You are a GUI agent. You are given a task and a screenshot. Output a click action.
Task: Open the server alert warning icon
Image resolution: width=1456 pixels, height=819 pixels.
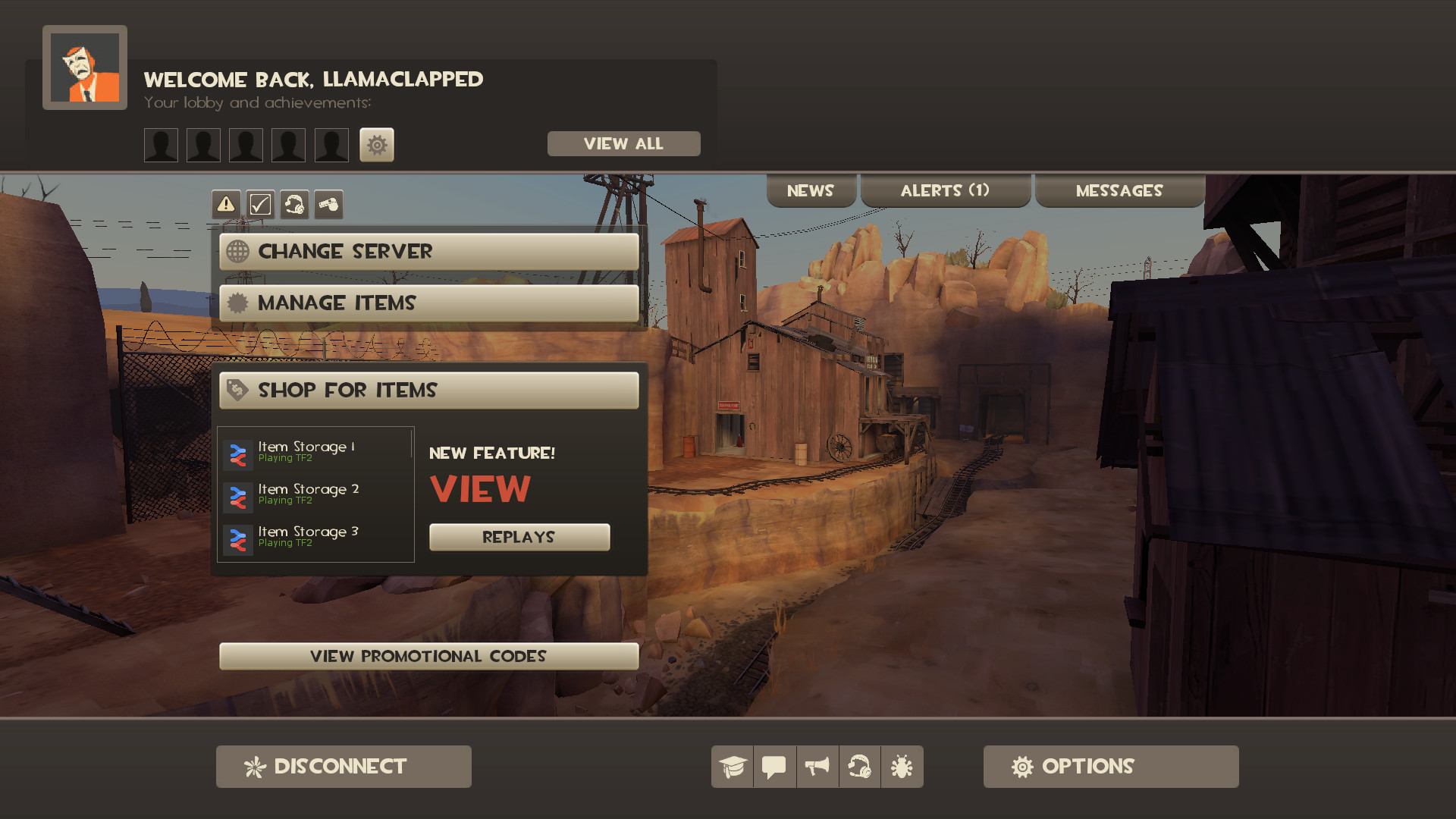(x=225, y=204)
